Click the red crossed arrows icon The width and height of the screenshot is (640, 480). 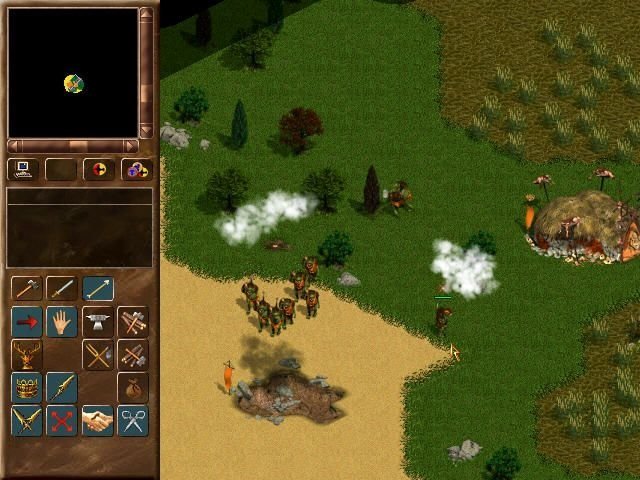(62, 420)
